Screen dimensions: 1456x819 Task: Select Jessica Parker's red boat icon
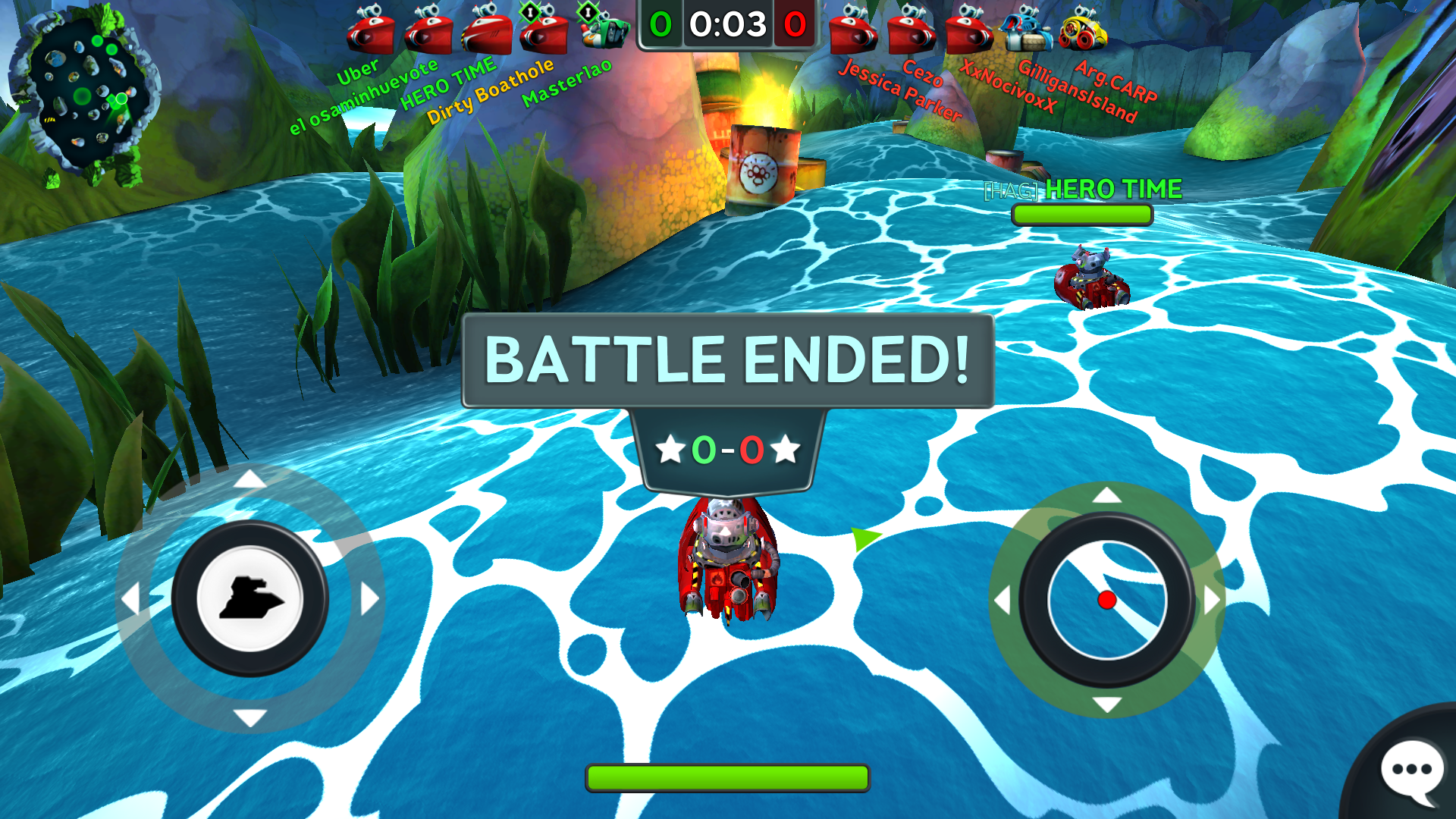pyautogui.click(x=853, y=32)
